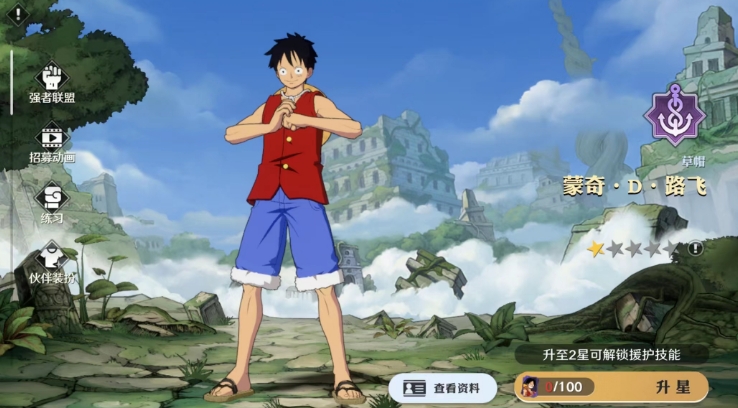The height and width of the screenshot is (408, 738).
Task: Show star info via exclamation icon
Action: pos(696,248)
